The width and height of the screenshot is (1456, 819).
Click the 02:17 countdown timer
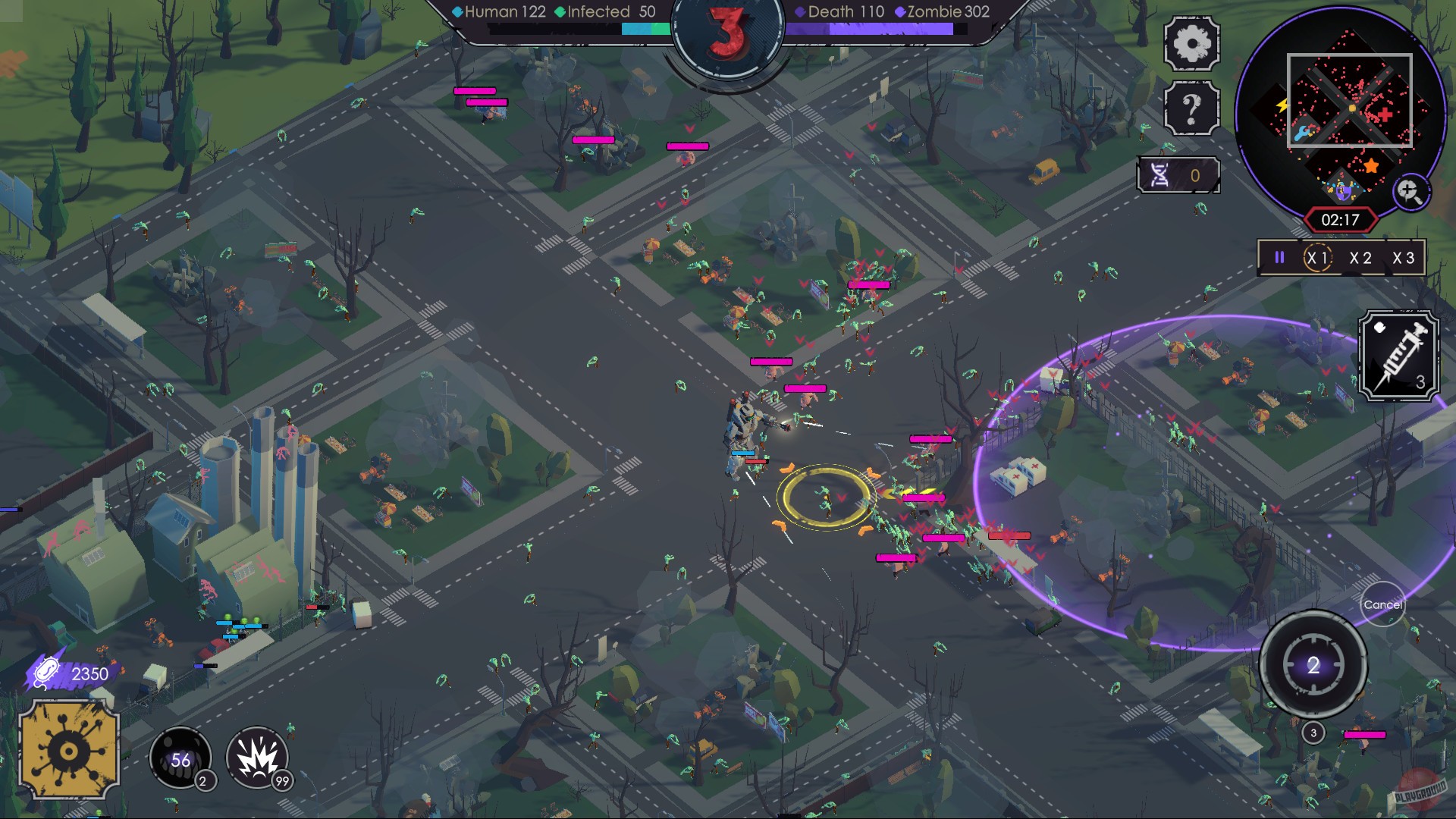point(1341,220)
